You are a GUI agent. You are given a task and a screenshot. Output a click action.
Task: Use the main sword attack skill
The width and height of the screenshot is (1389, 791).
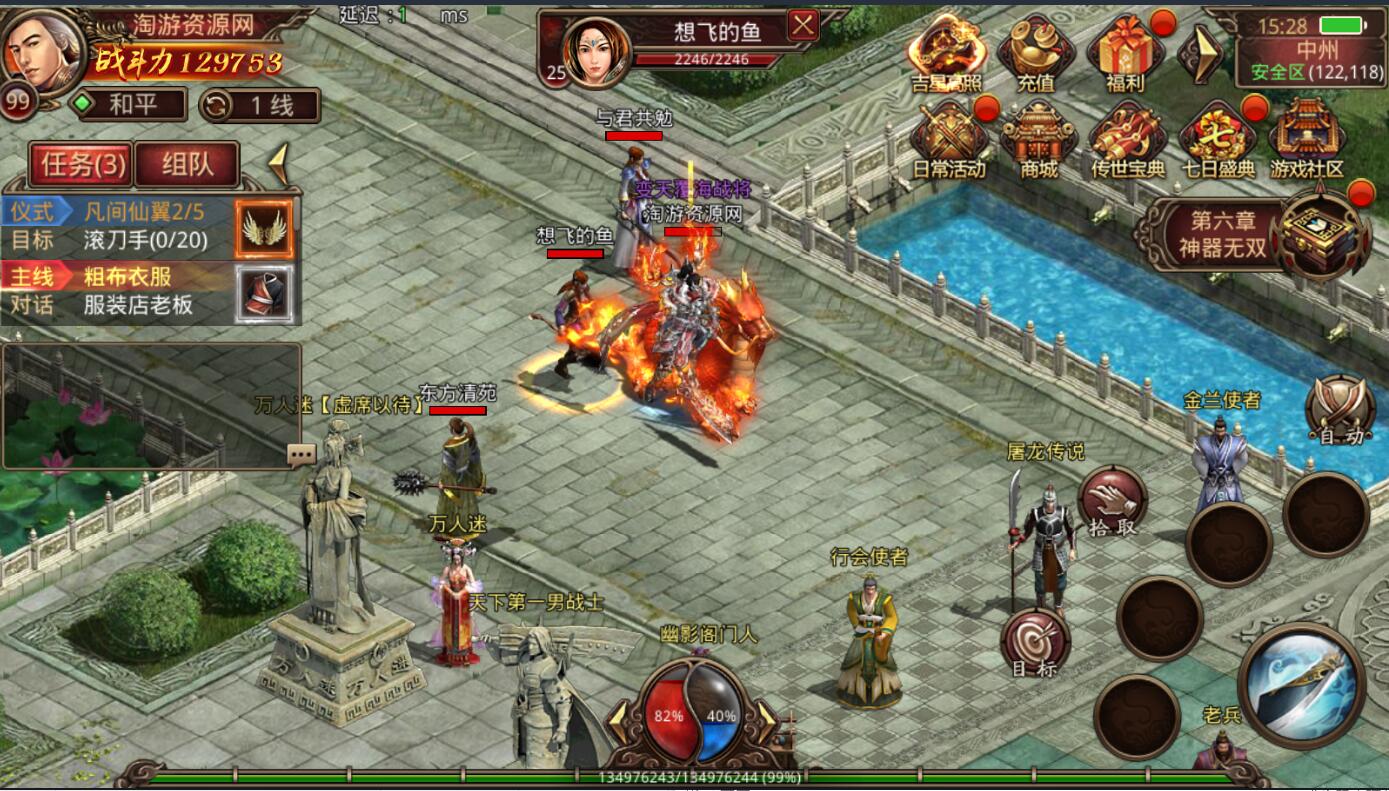click(x=1300, y=685)
